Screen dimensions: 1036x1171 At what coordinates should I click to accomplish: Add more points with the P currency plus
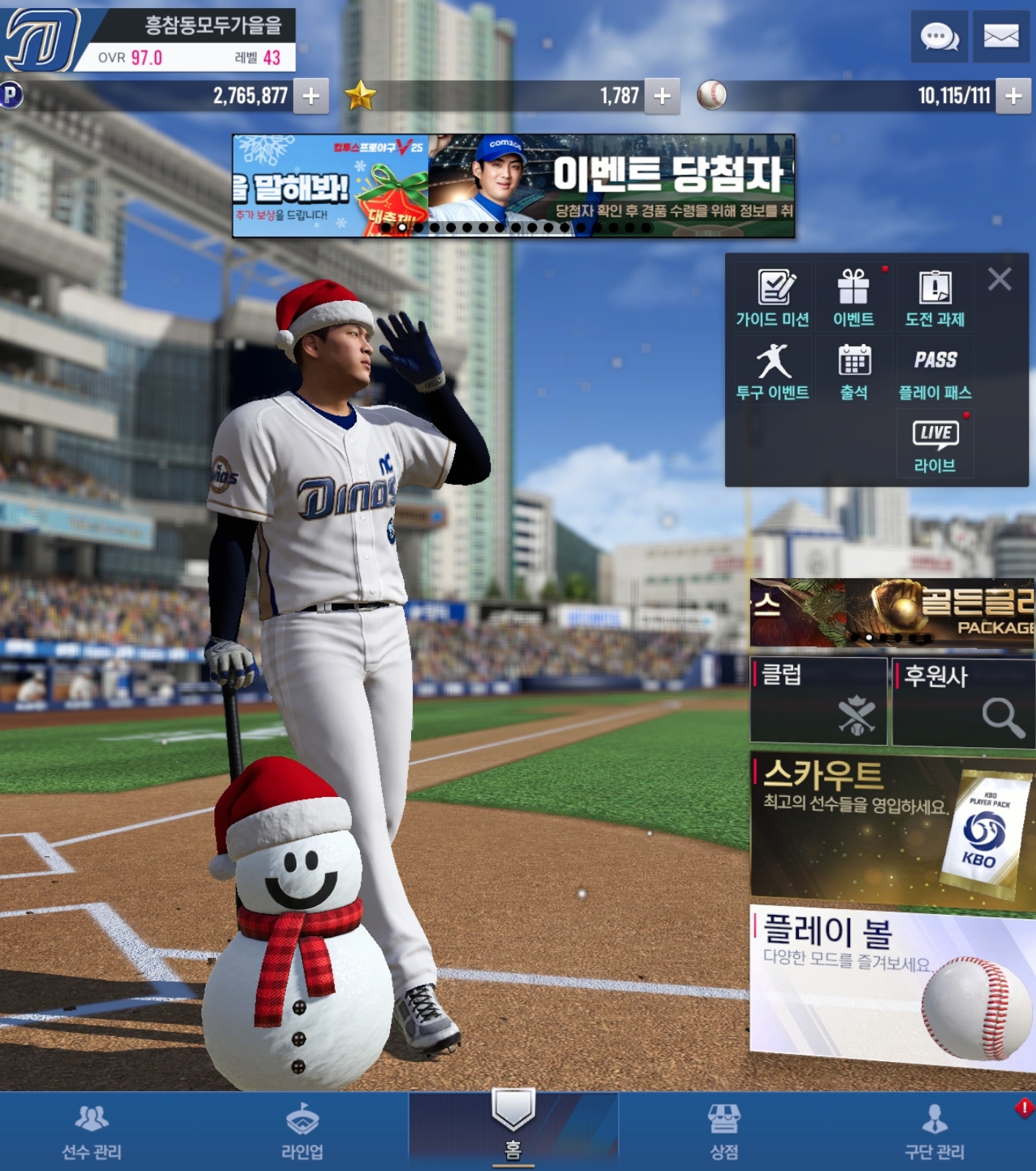tap(311, 96)
